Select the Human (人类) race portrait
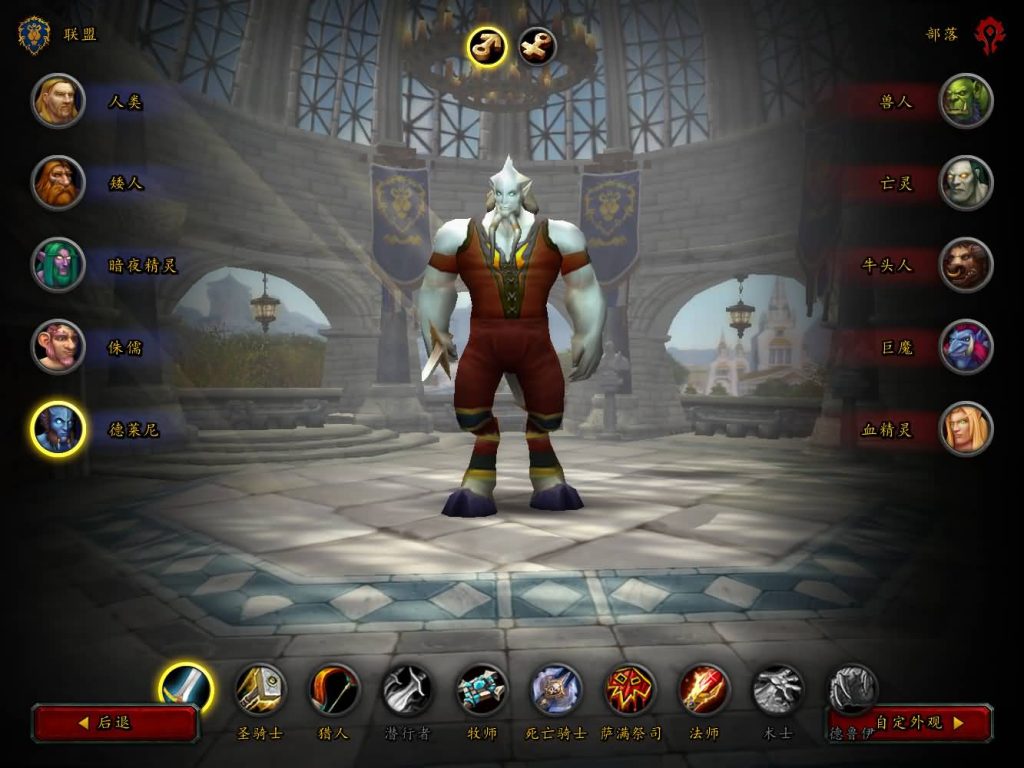The width and height of the screenshot is (1024, 768). (58, 101)
